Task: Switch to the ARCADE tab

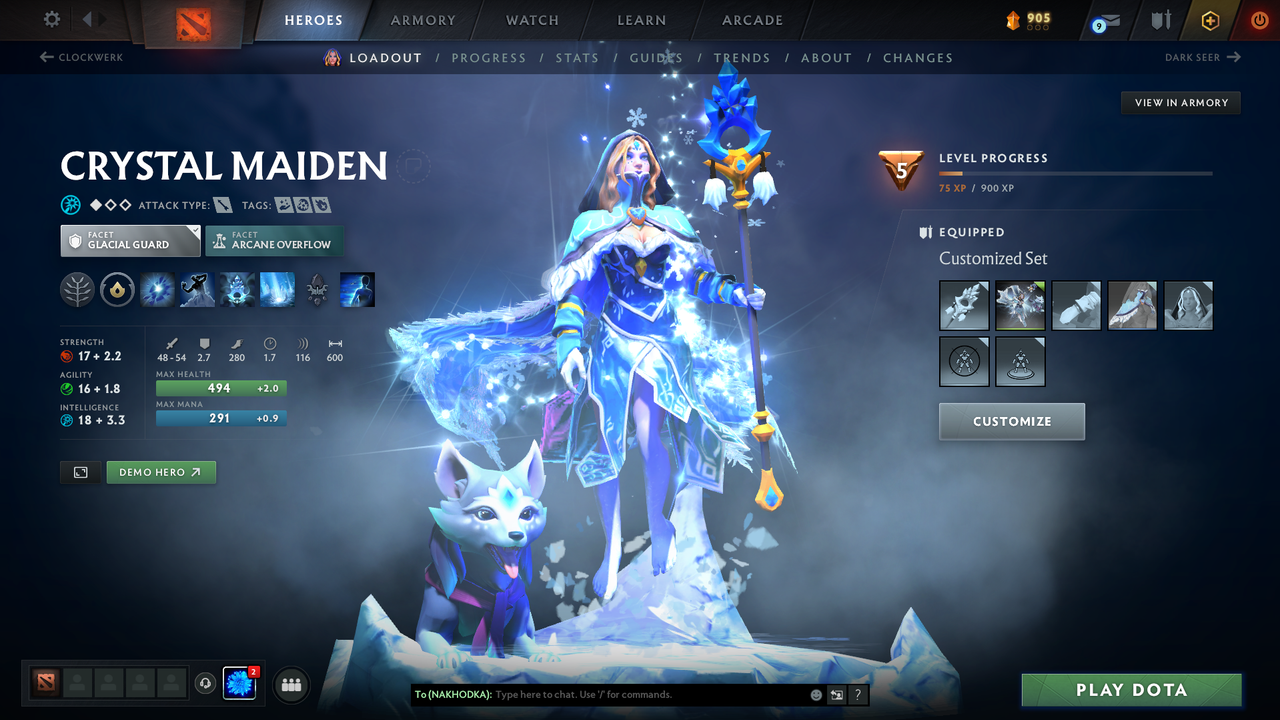Action: [752, 20]
